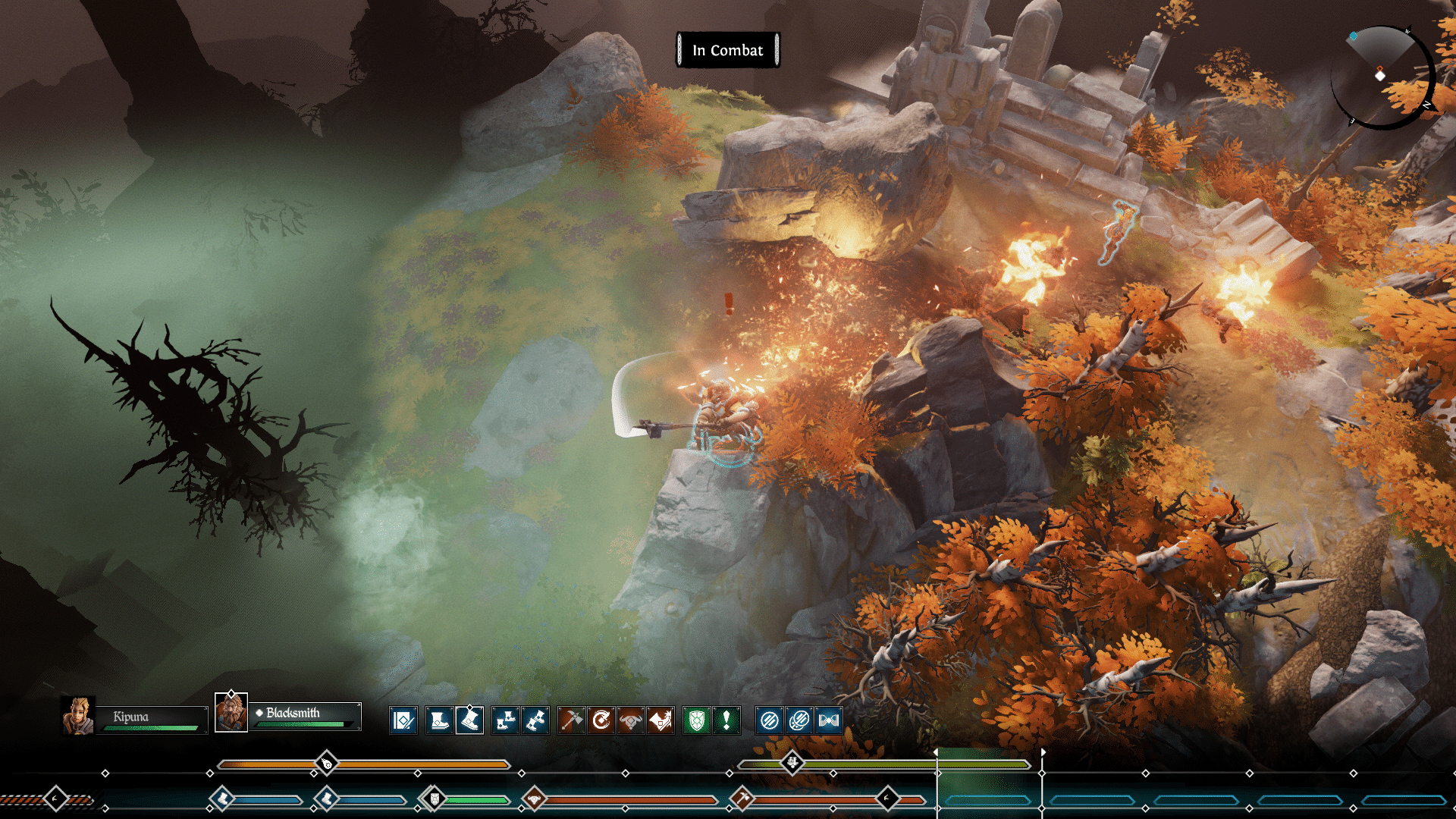Select the Blacksmith character portrait
Viewport: 1456px width, 819px height.
(231, 714)
